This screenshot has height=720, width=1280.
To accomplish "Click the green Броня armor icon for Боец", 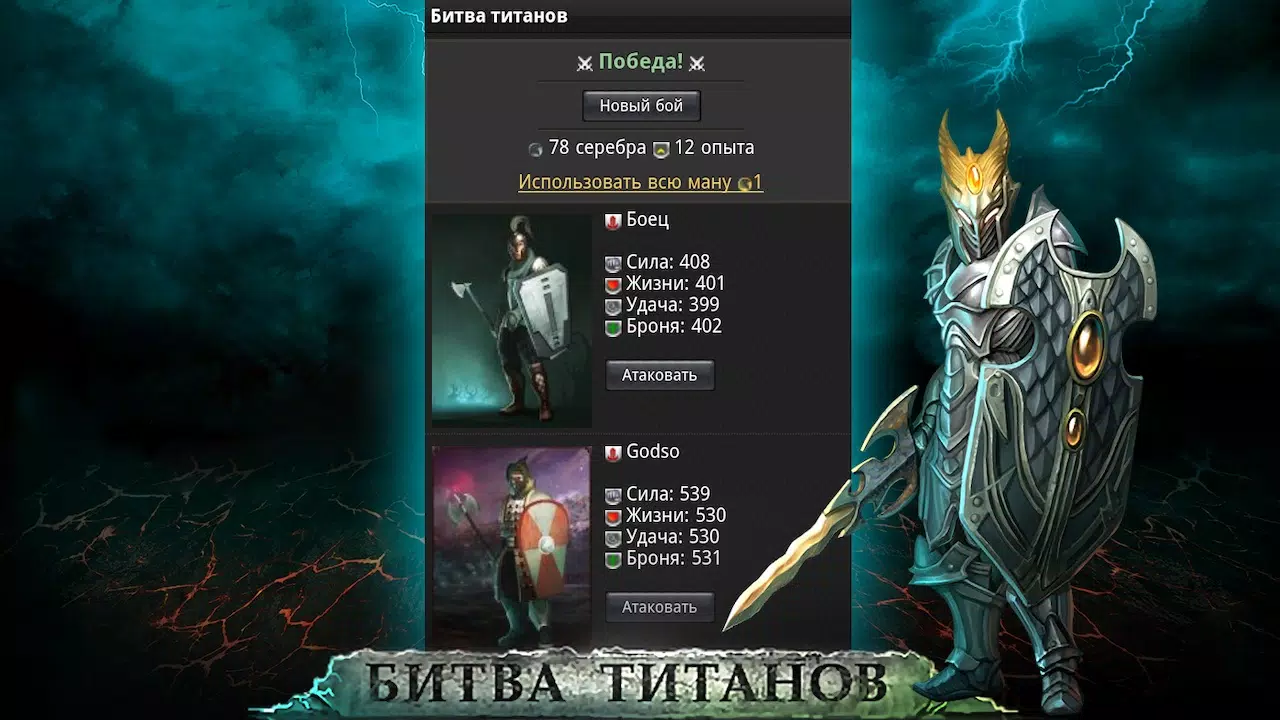I will pyautogui.click(x=615, y=326).
